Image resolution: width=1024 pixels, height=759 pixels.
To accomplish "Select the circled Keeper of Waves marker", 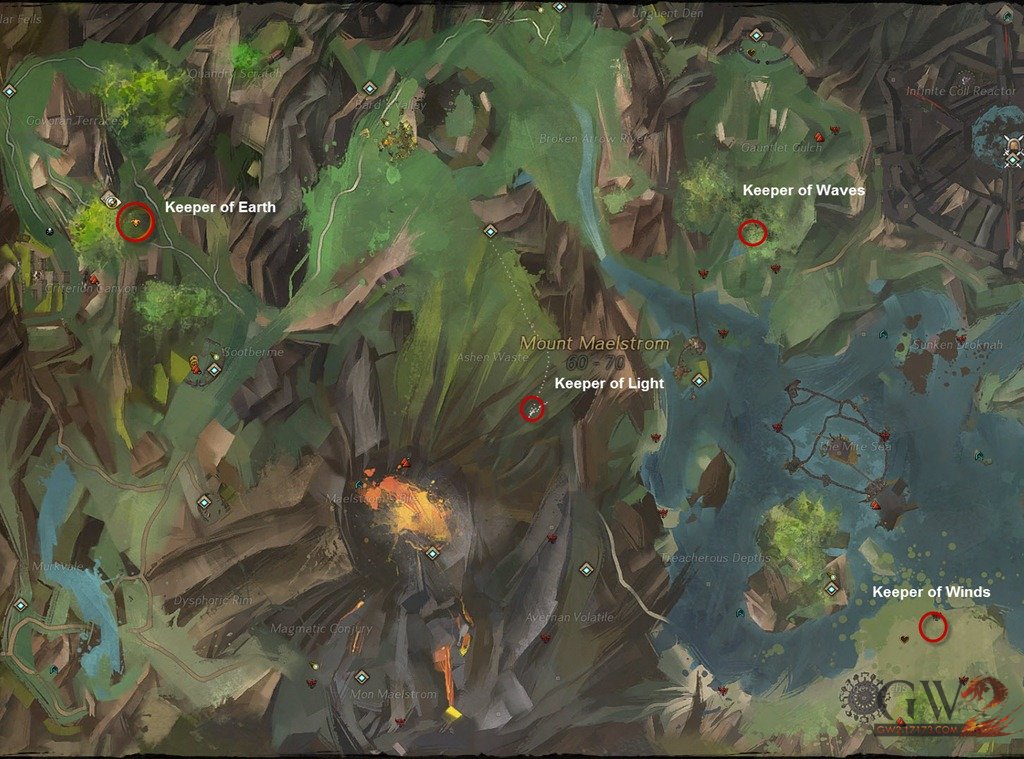I will coord(752,233).
